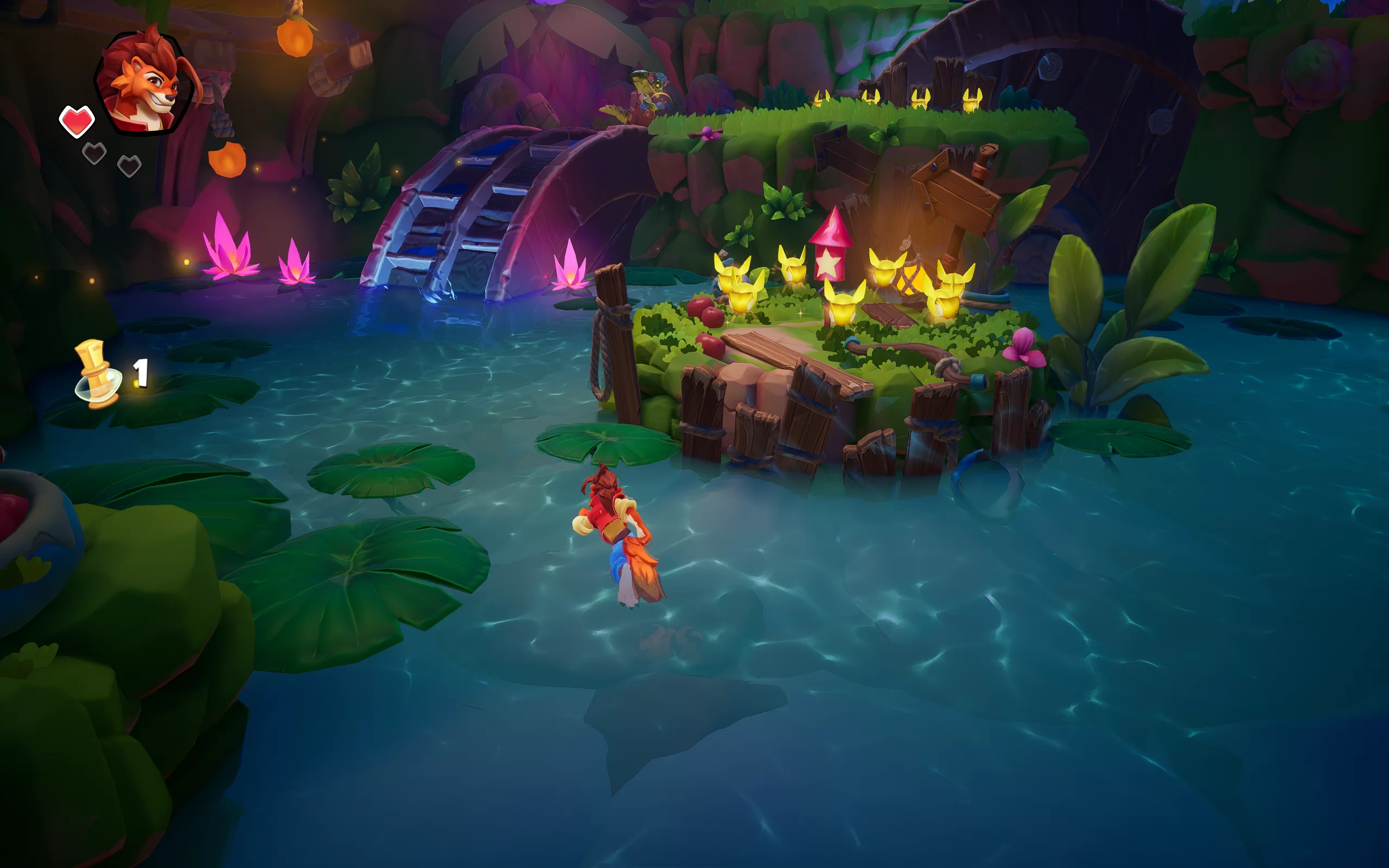Viewport: 1389px width, 868px height.
Task: Click the NPC creature on the distant grassy ledge
Action: (x=648, y=92)
